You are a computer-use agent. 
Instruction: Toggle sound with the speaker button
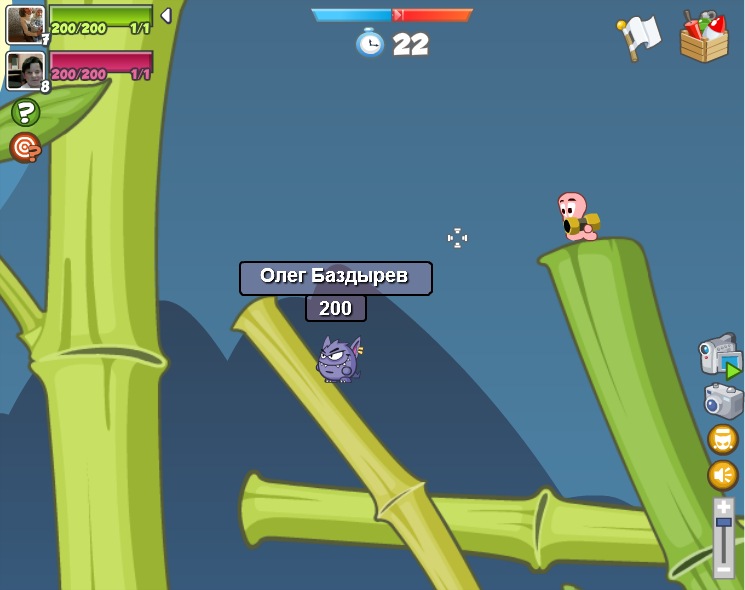point(723,475)
